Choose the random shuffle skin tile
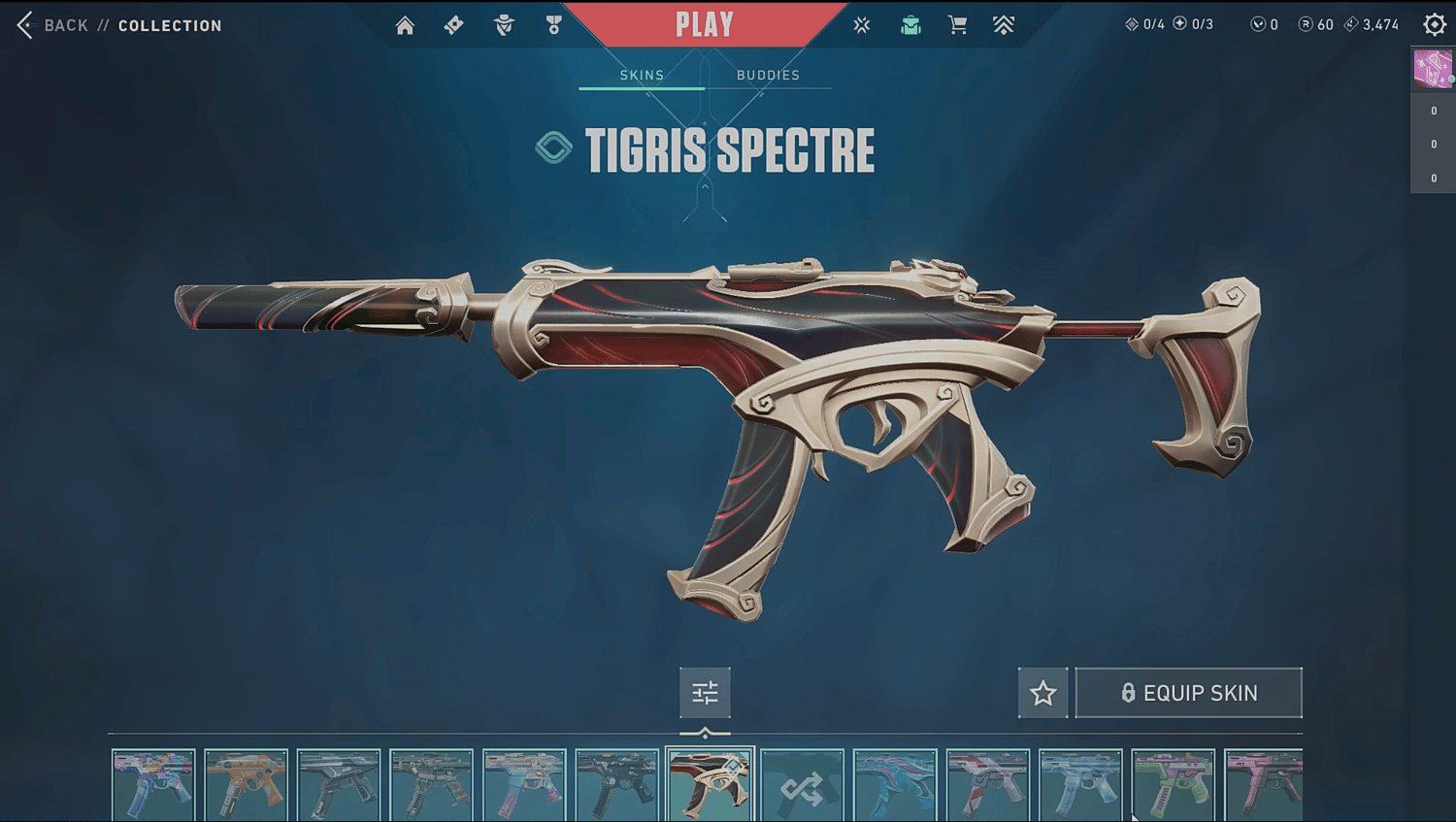 [x=802, y=786]
